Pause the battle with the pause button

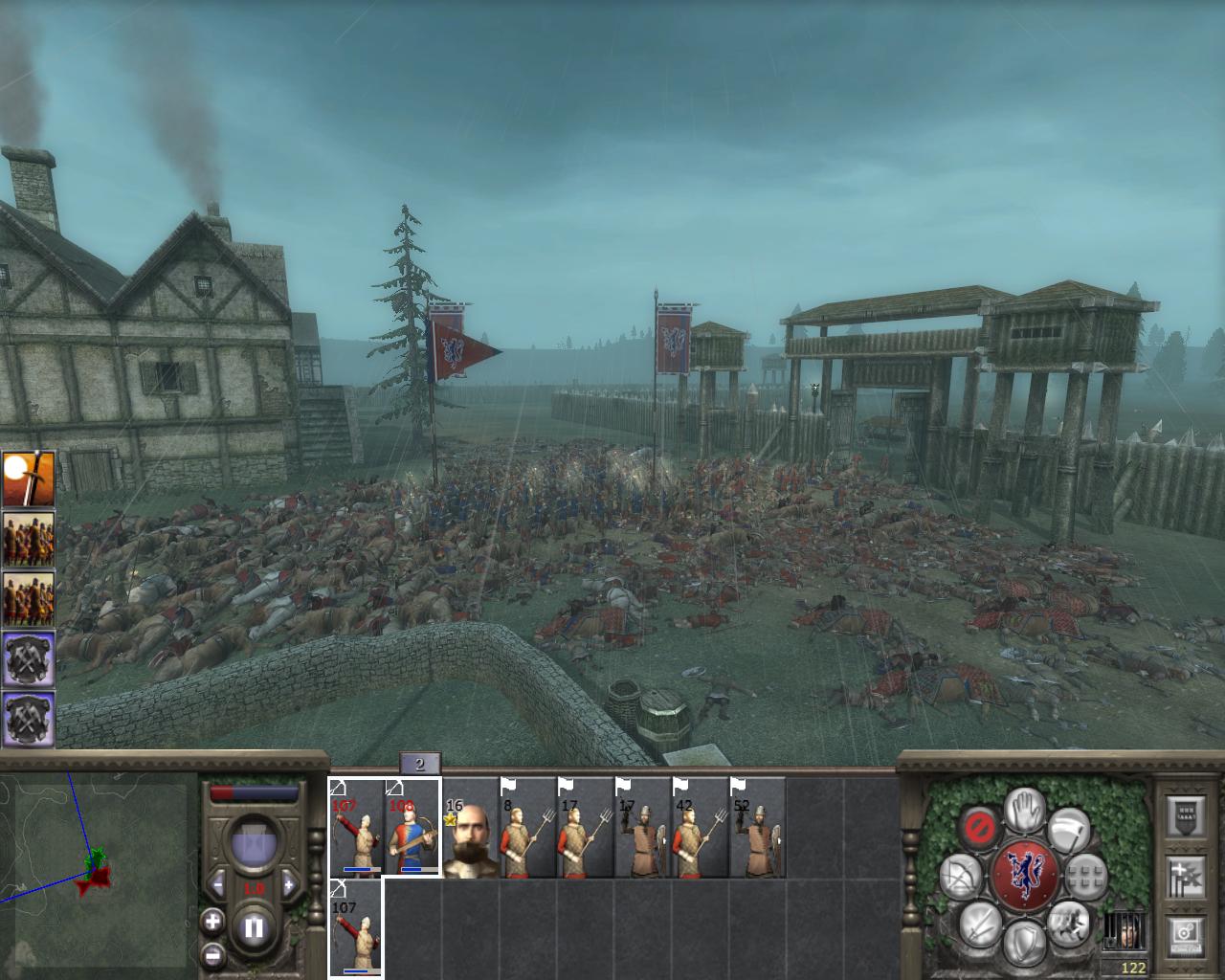pos(254,927)
